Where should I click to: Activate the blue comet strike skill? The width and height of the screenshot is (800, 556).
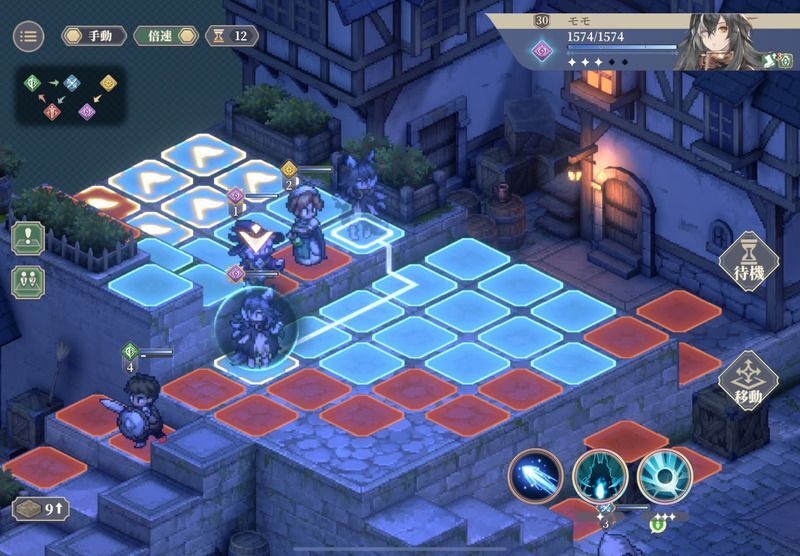point(536,475)
